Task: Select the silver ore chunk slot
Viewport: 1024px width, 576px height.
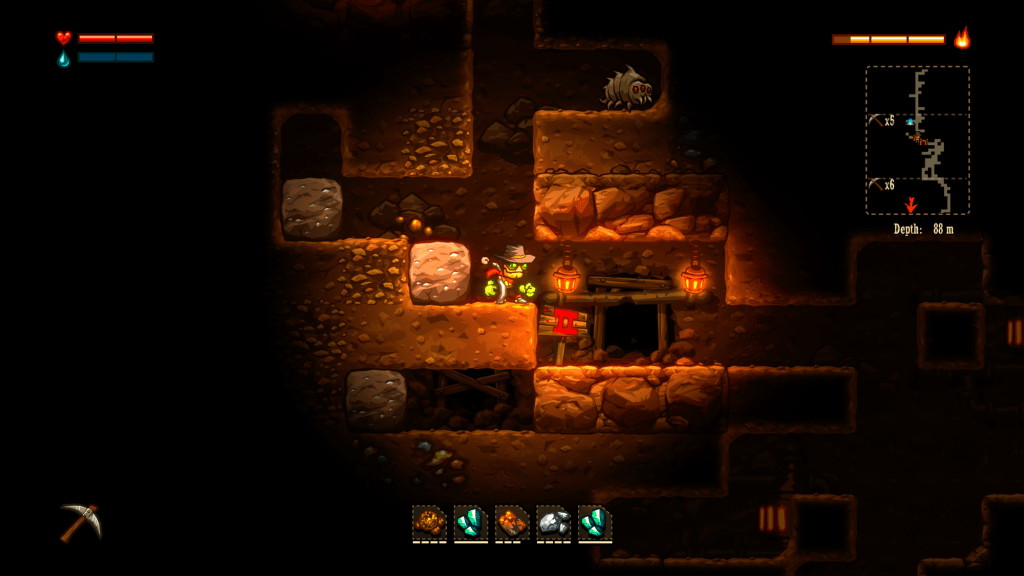Action: pos(553,522)
